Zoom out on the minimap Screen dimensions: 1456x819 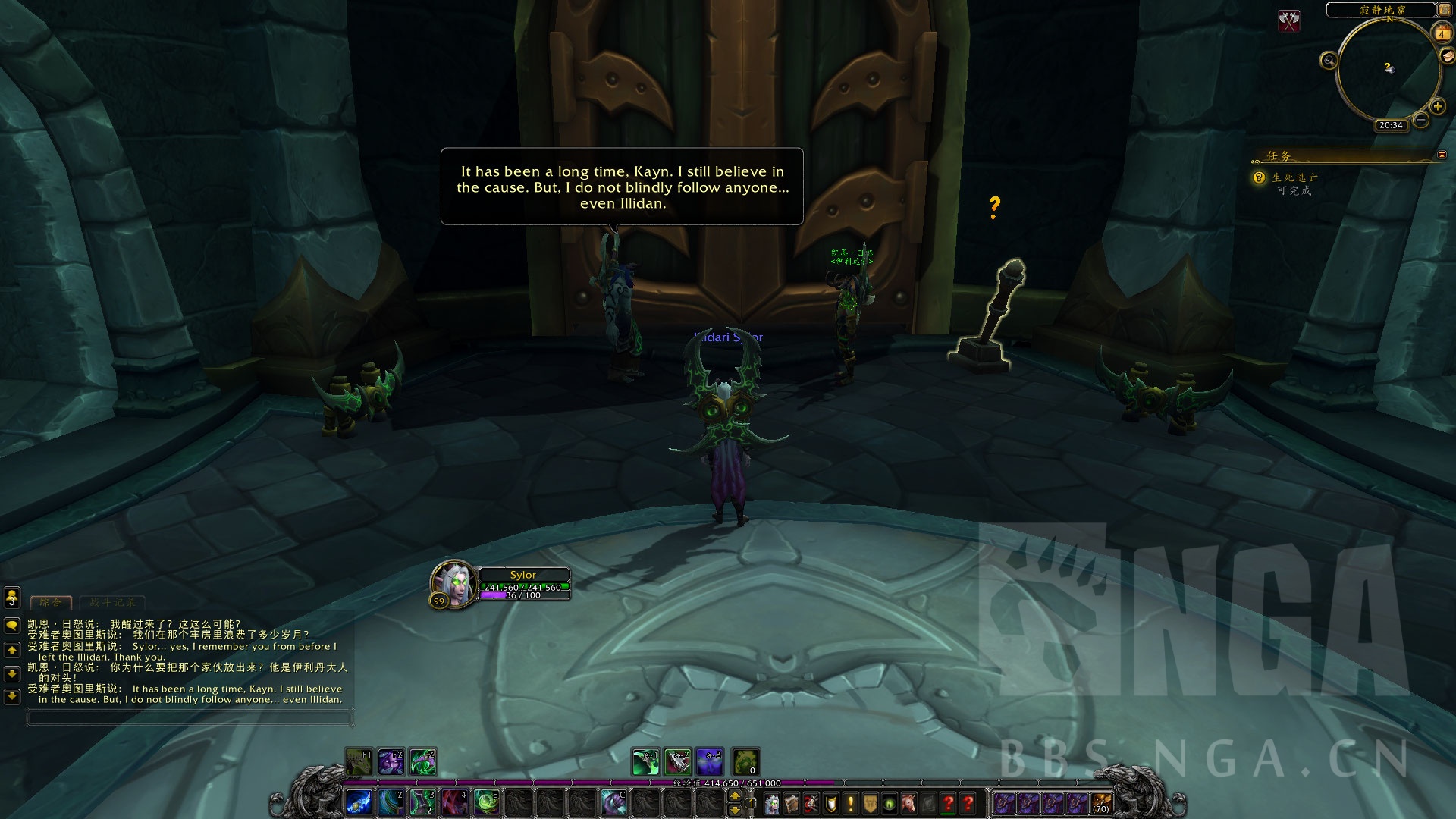(x=1421, y=120)
